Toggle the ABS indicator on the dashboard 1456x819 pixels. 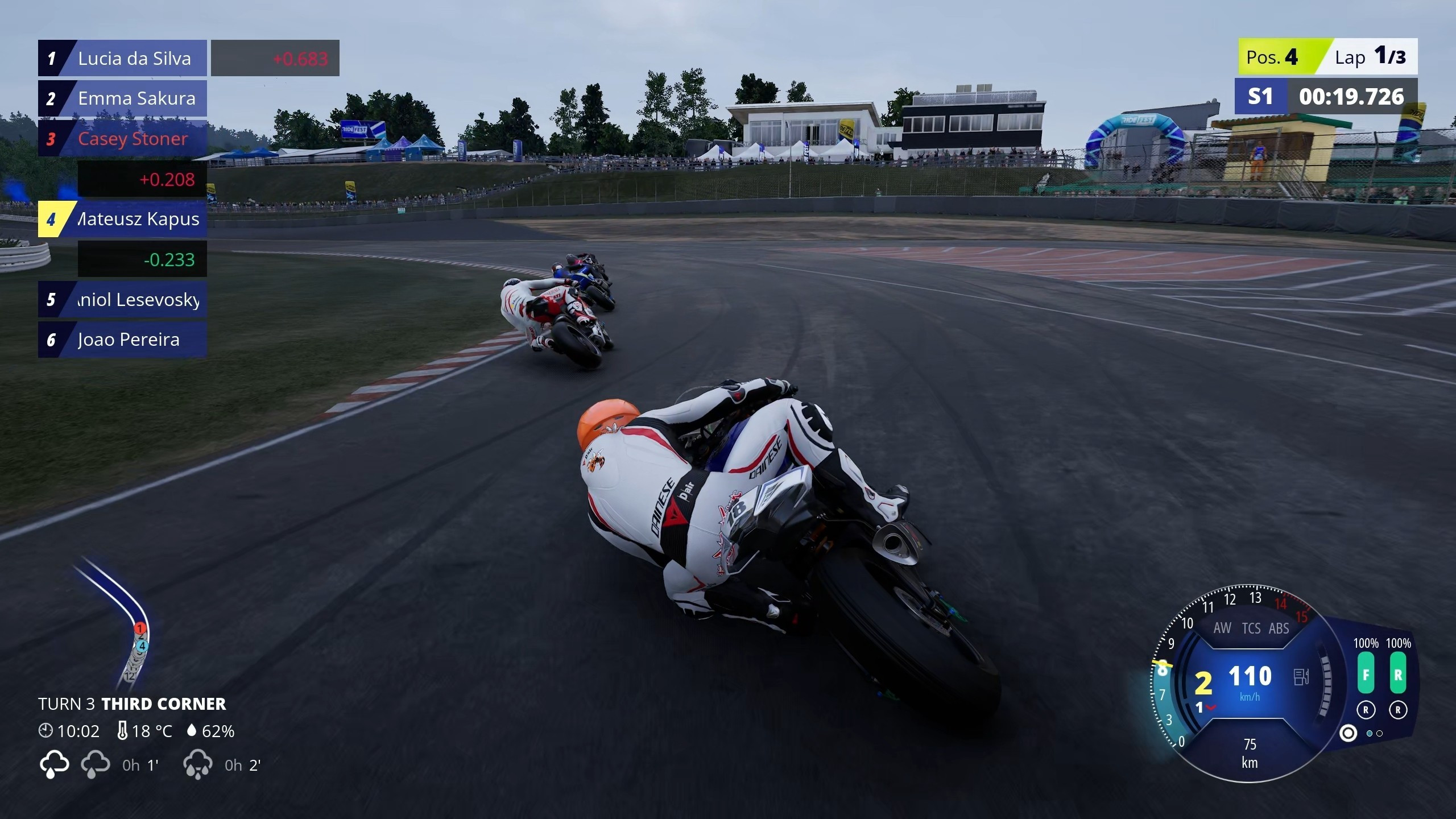(1279, 628)
